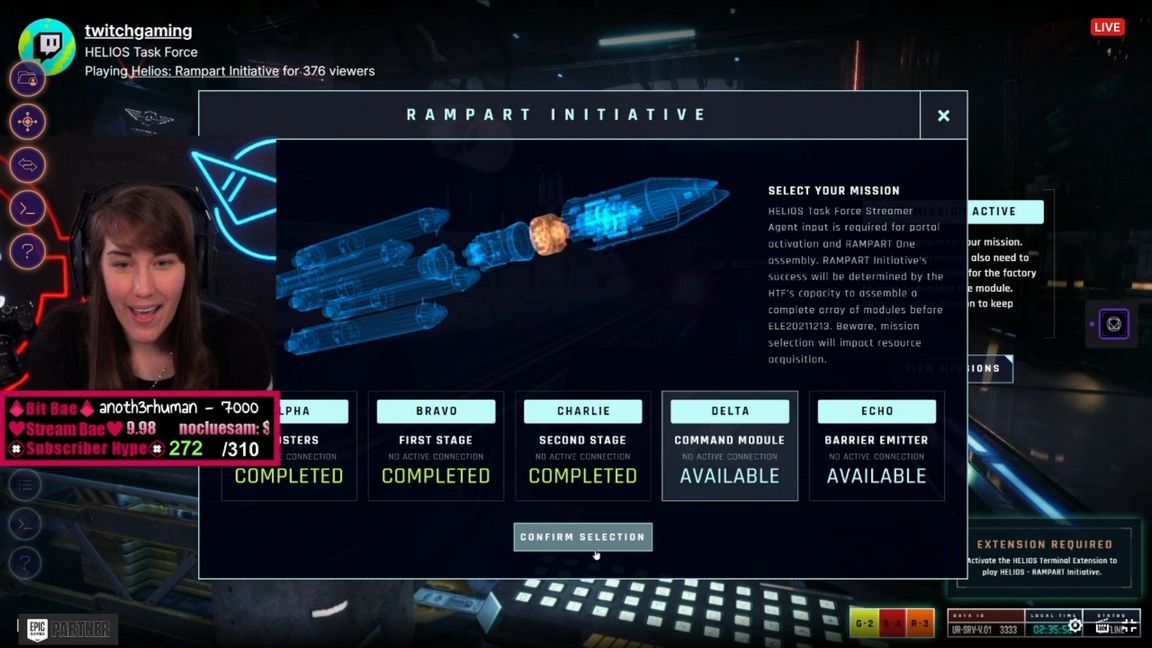This screenshot has width=1152, height=648.
Task: Pick the Charlie Second Stage mission
Action: point(583,445)
